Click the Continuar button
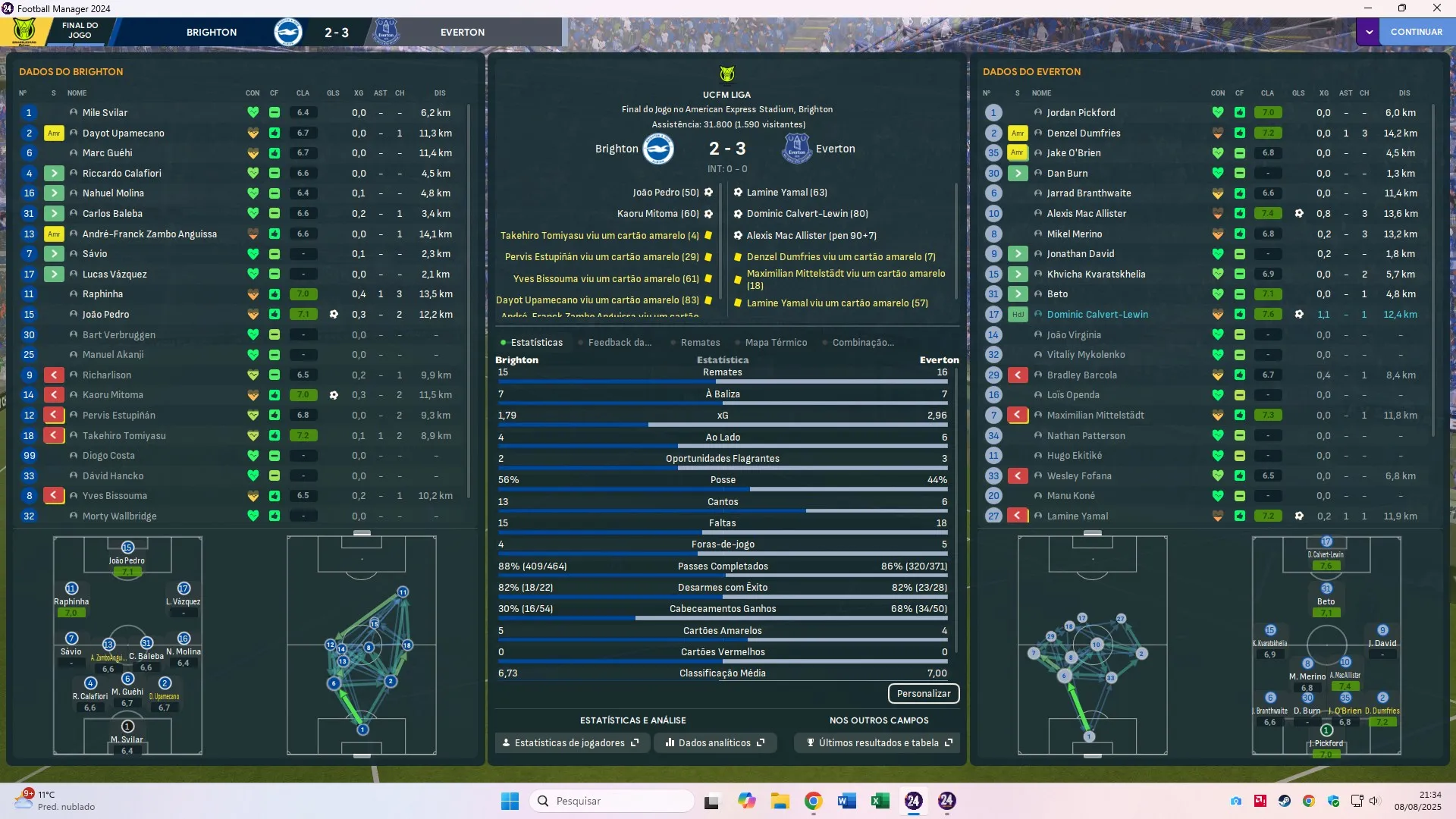 (1416, 32)
